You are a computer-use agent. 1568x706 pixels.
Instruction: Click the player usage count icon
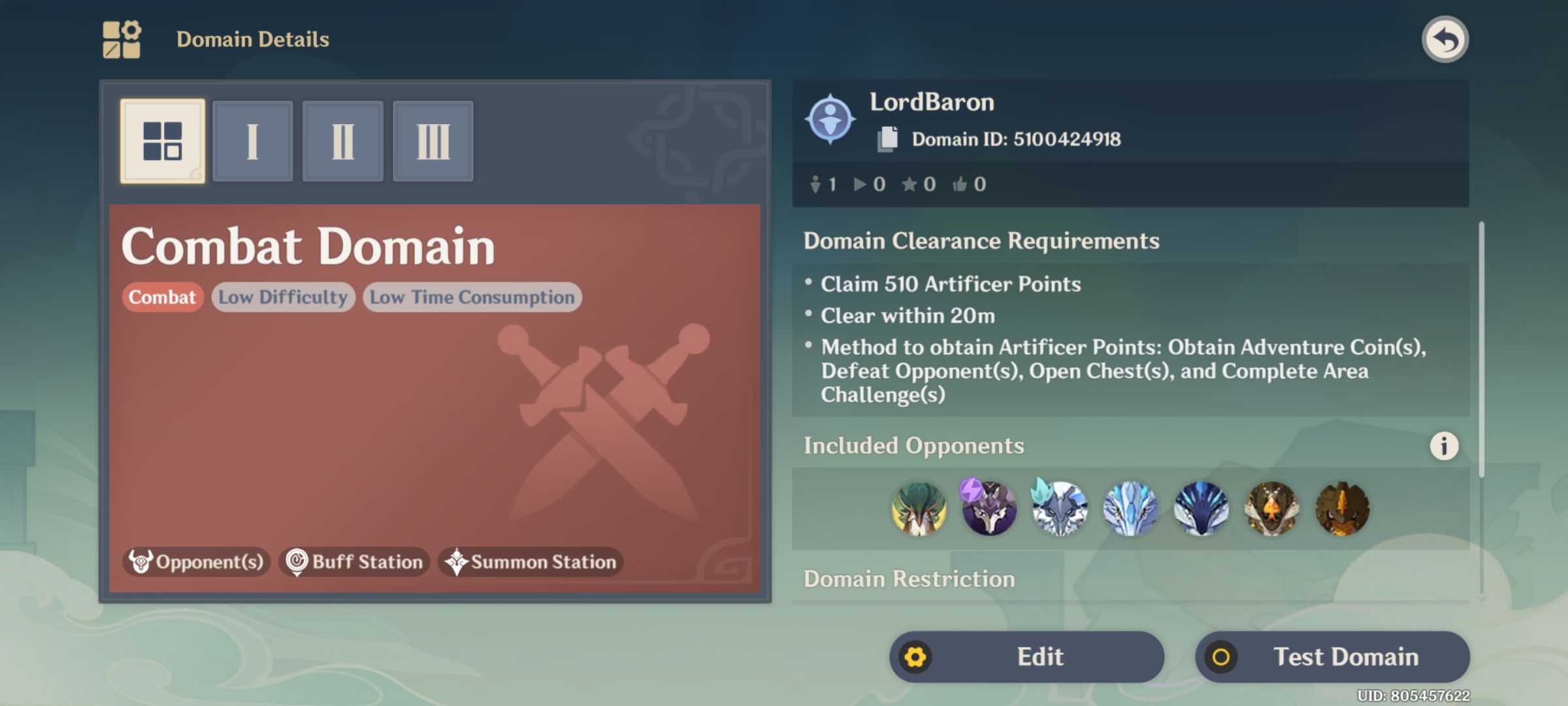point(815,184)
